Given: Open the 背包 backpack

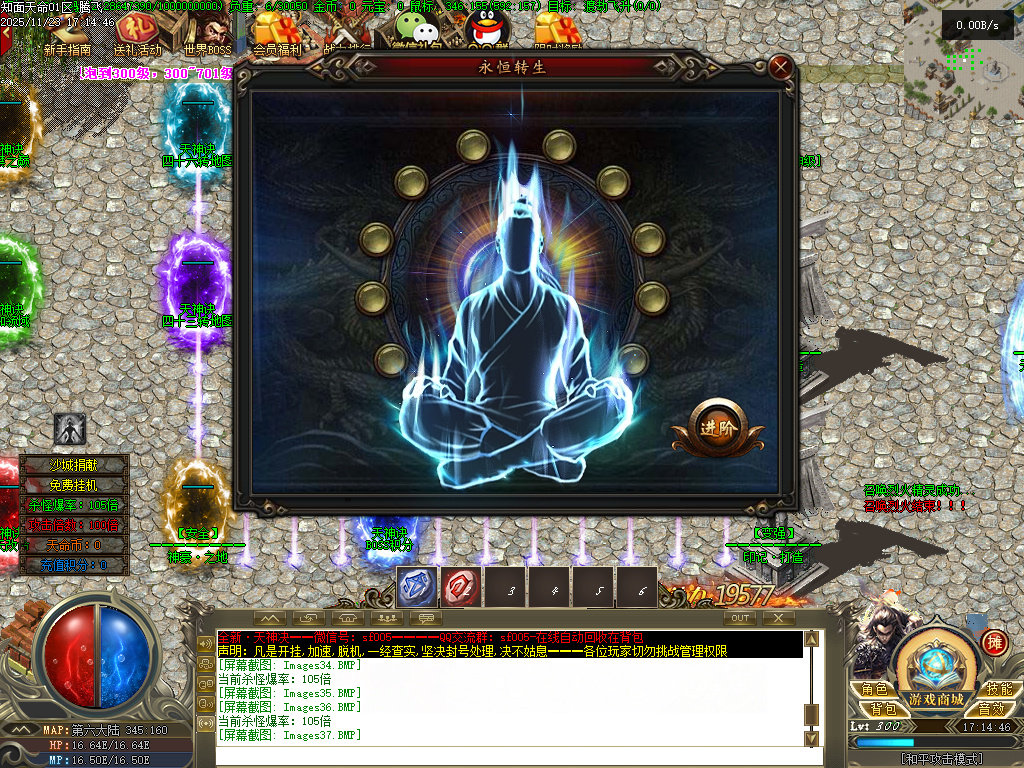Looking at the screenshot, I should point(882,708).
